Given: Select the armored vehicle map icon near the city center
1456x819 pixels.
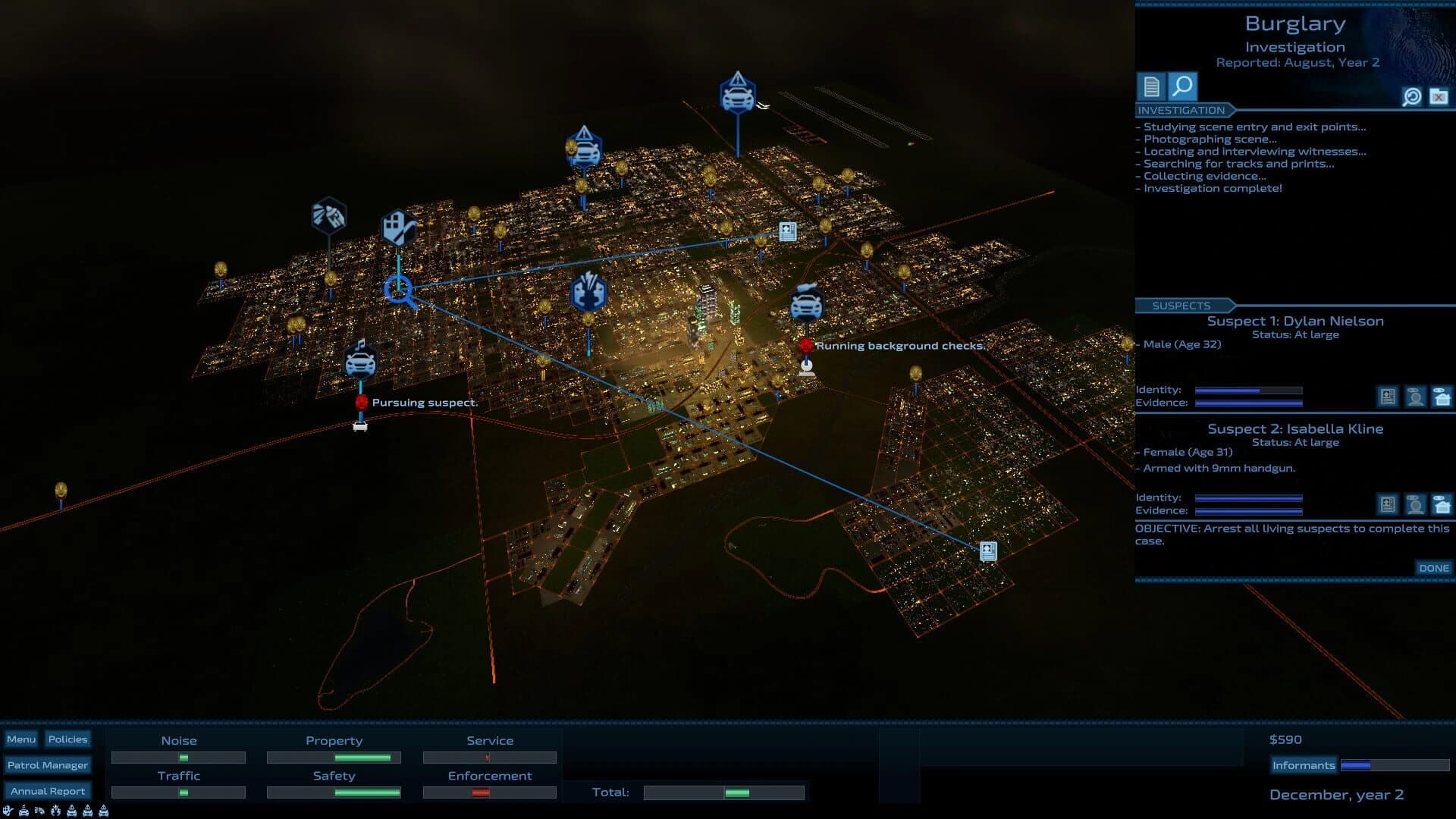Looking at the screenshot, I should (805, 306).
